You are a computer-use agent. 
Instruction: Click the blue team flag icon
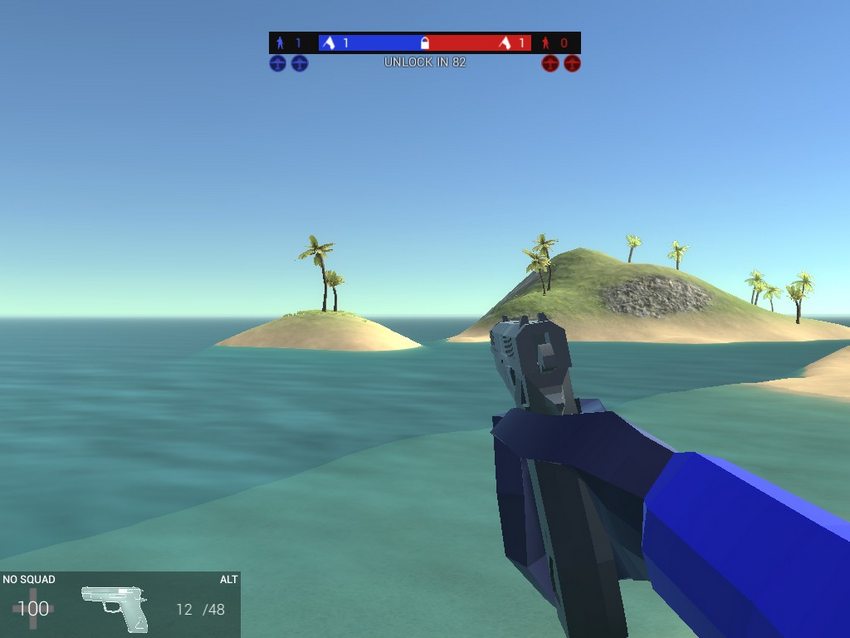click(327, 43)
